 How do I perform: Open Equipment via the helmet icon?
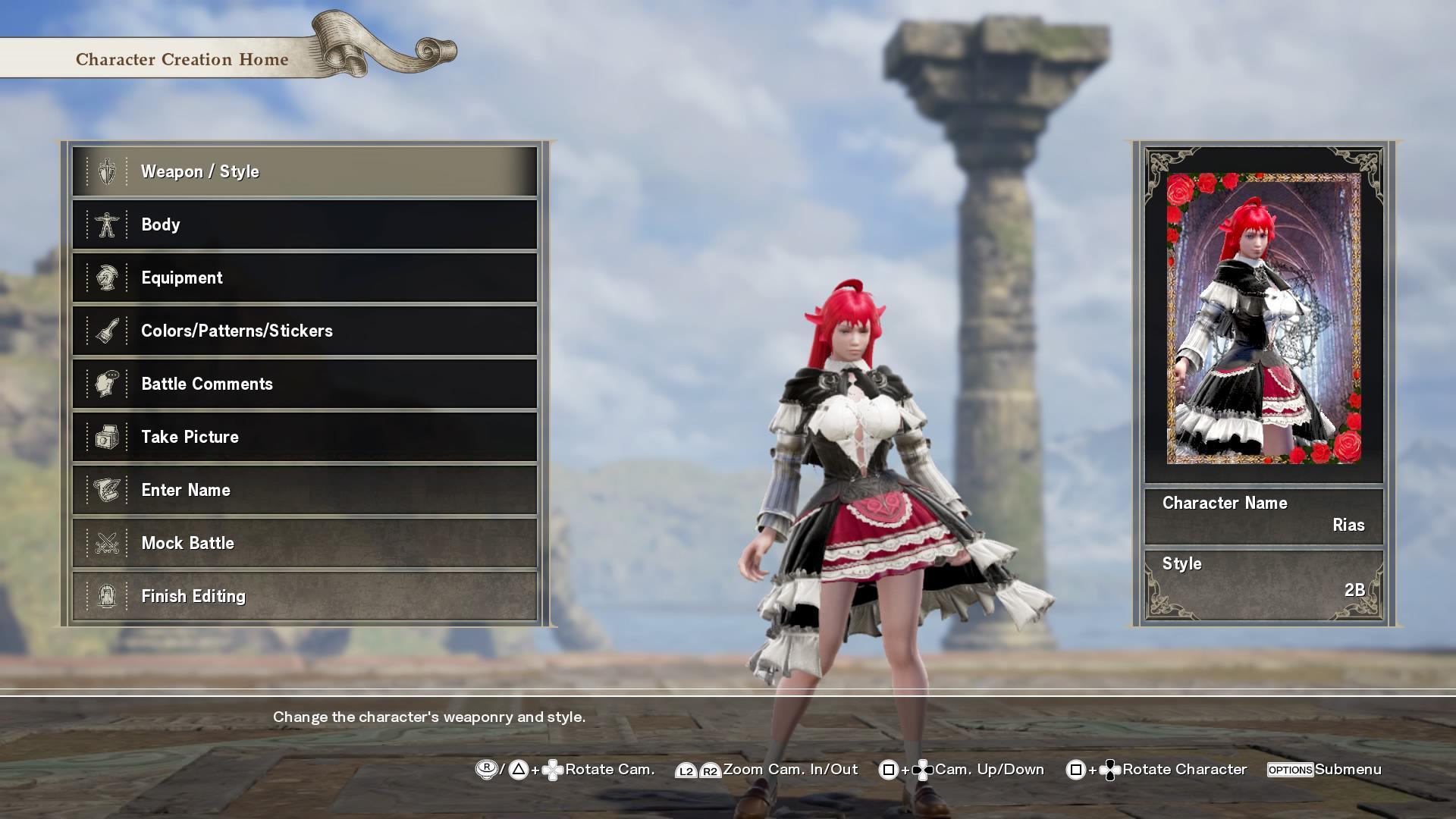(x=108, y=278)
